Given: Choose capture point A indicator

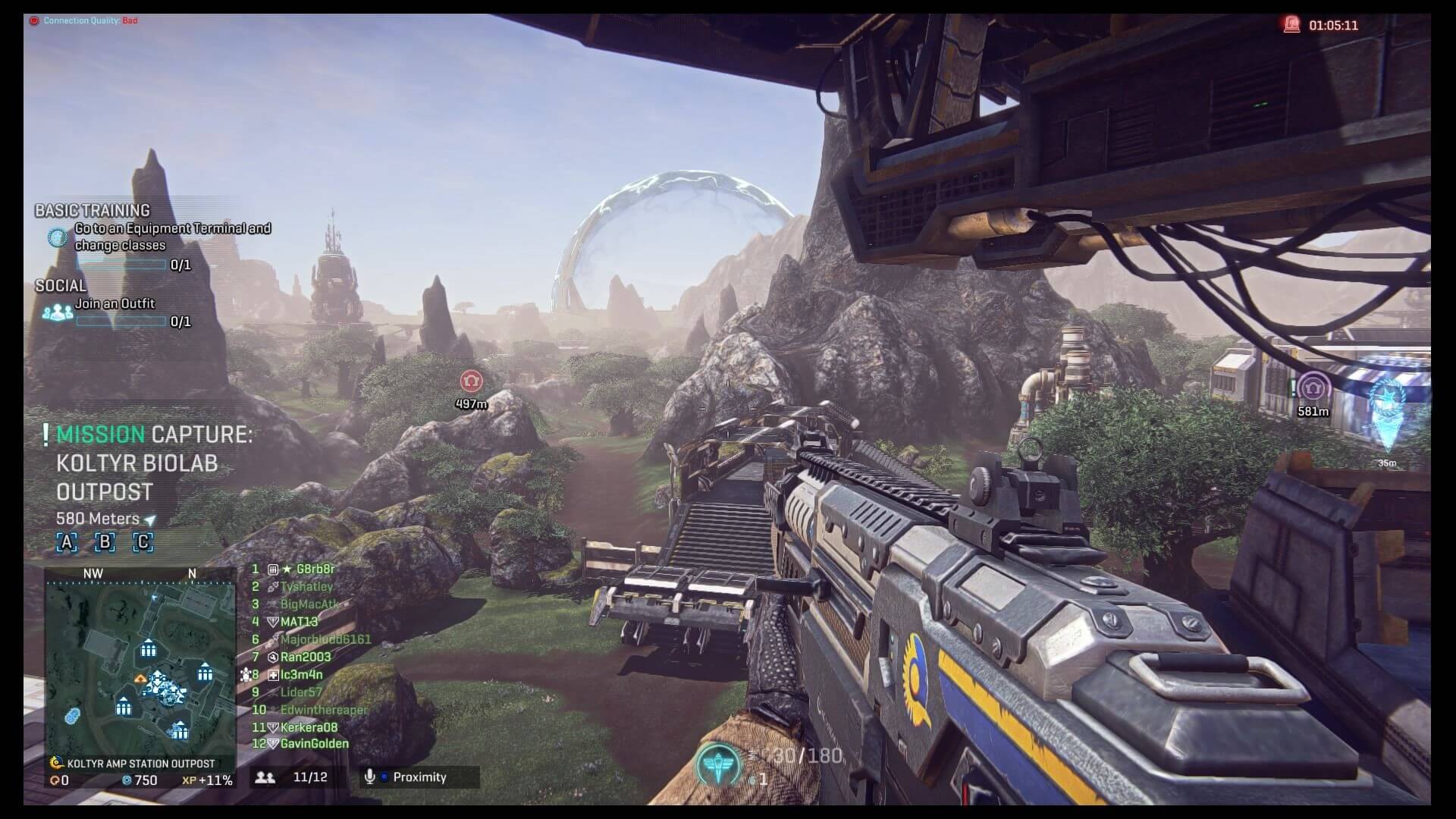Looking at the screenshot, I should point(67,542).
